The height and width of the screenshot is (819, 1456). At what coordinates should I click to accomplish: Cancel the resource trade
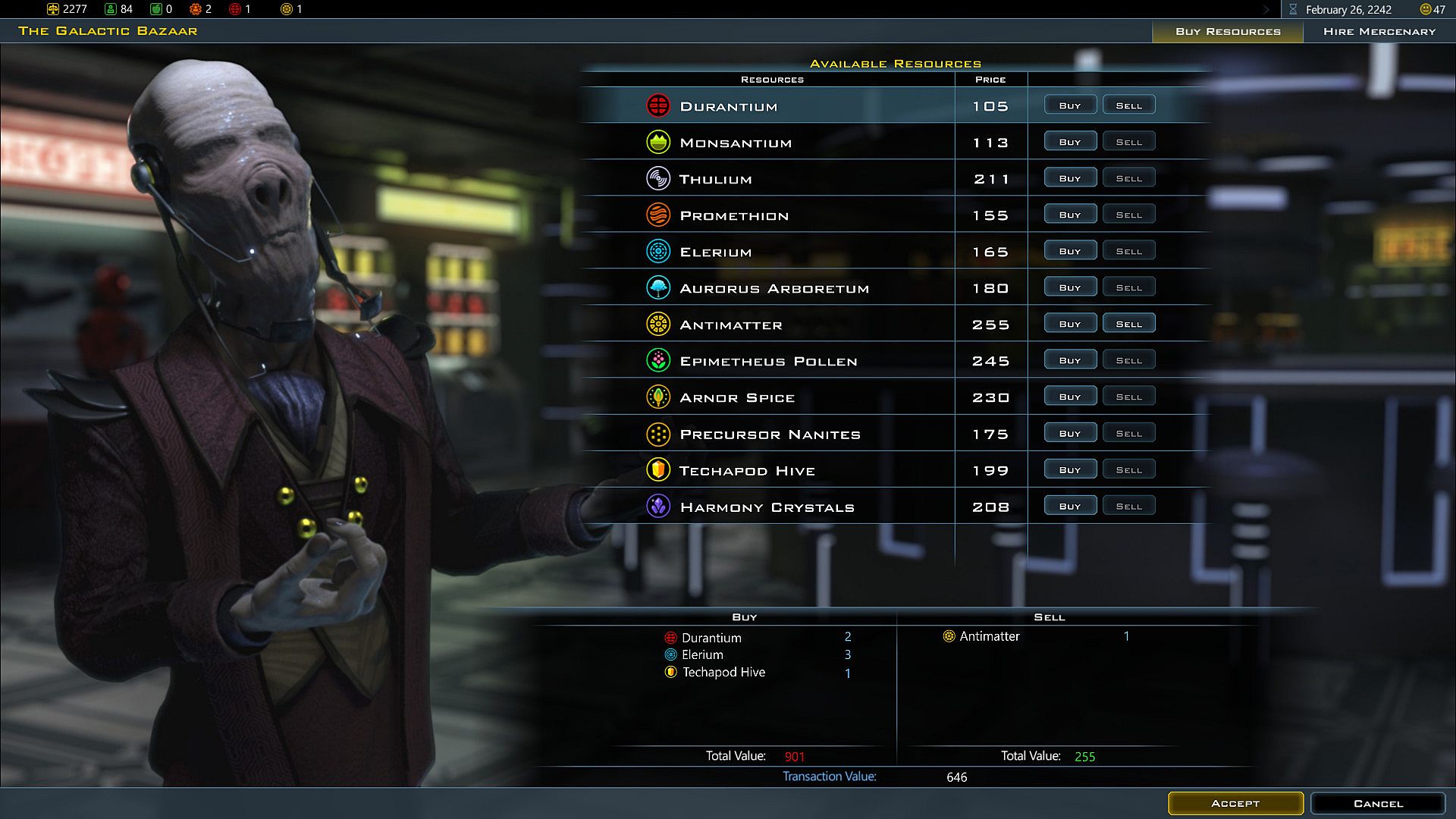pyautogui.click(x=1377, y=803)
